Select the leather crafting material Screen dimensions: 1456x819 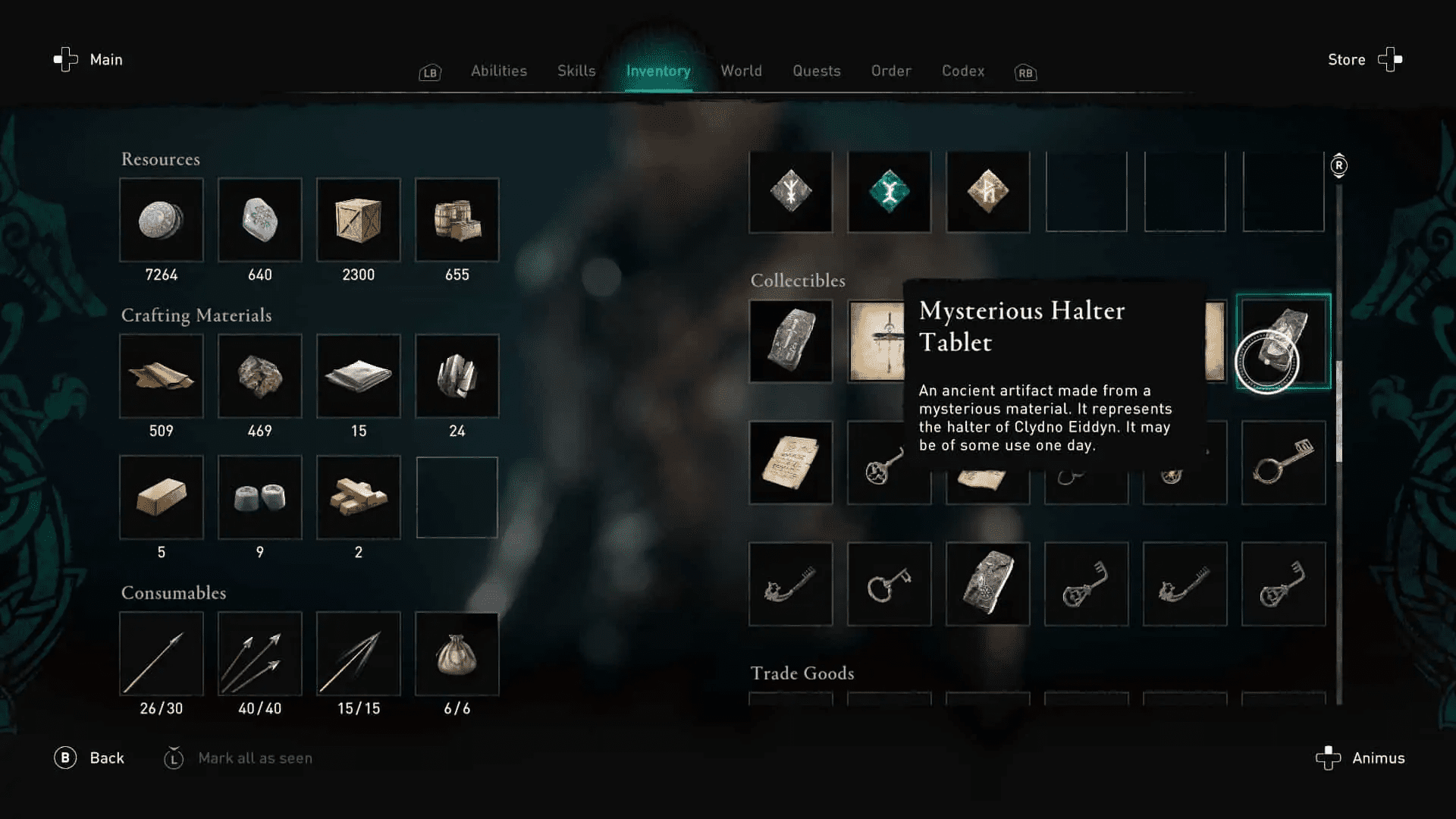coord(162,377)
